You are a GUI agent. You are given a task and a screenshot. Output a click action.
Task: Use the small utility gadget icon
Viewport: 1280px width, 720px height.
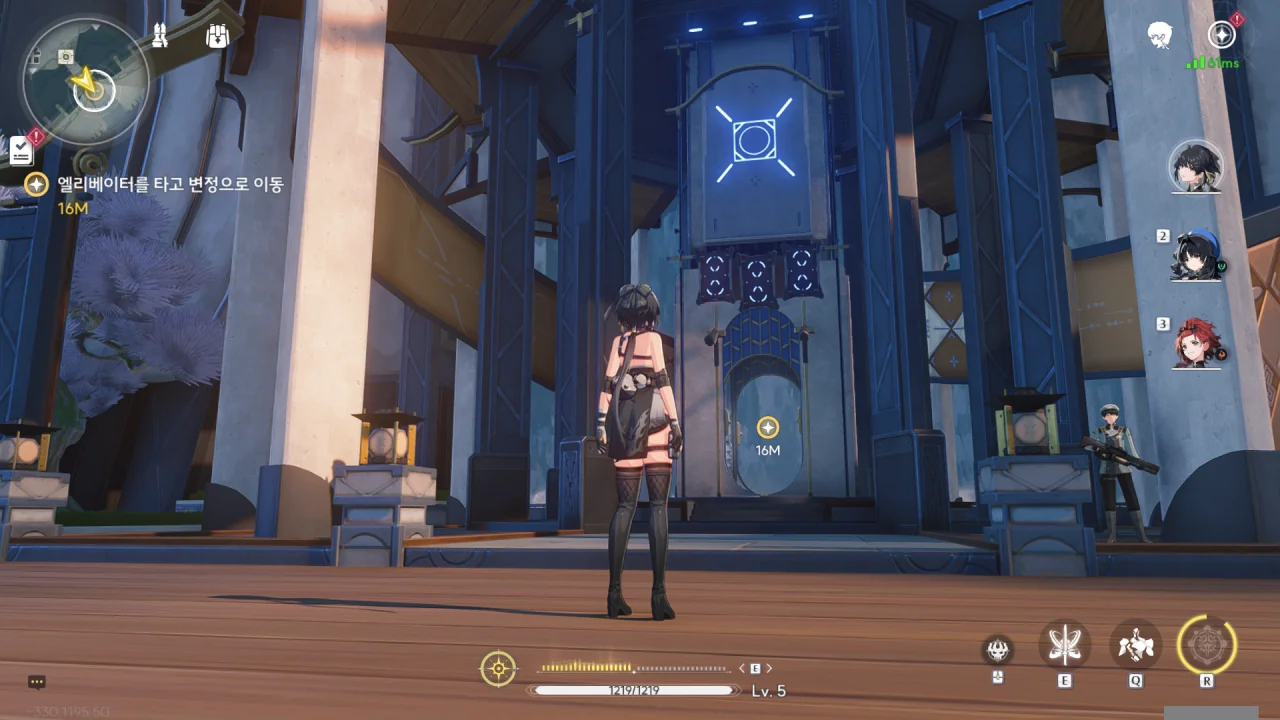997,650
